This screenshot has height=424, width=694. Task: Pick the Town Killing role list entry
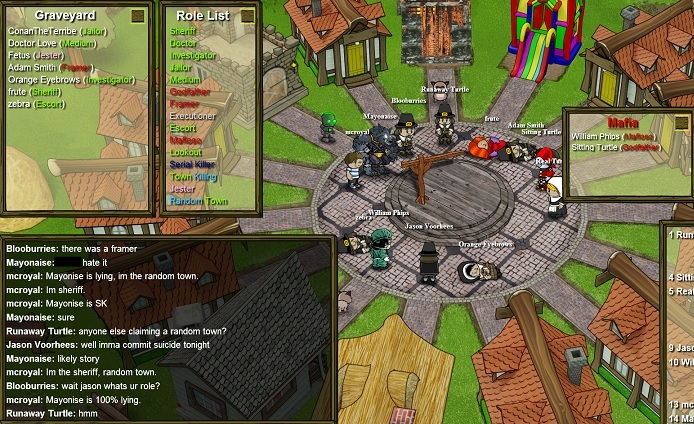point(194,176)
